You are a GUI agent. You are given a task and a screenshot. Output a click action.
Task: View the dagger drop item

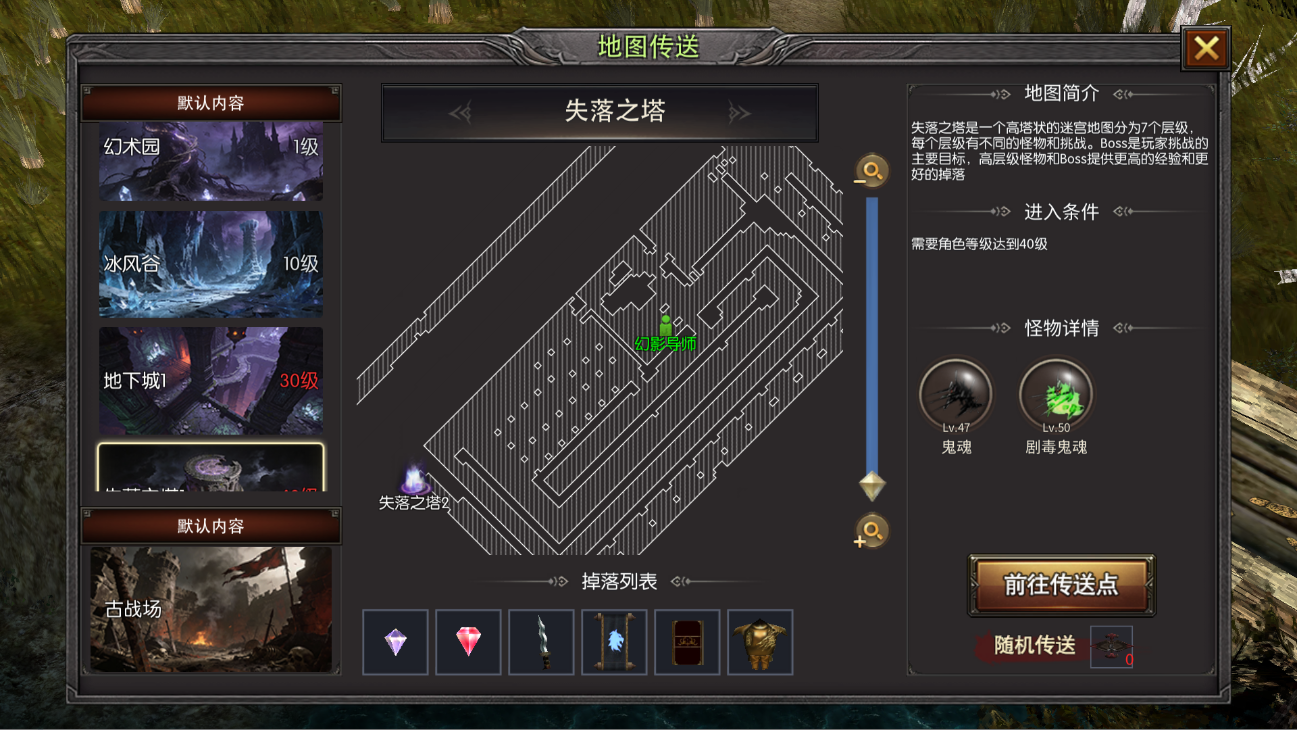[542, 642]
